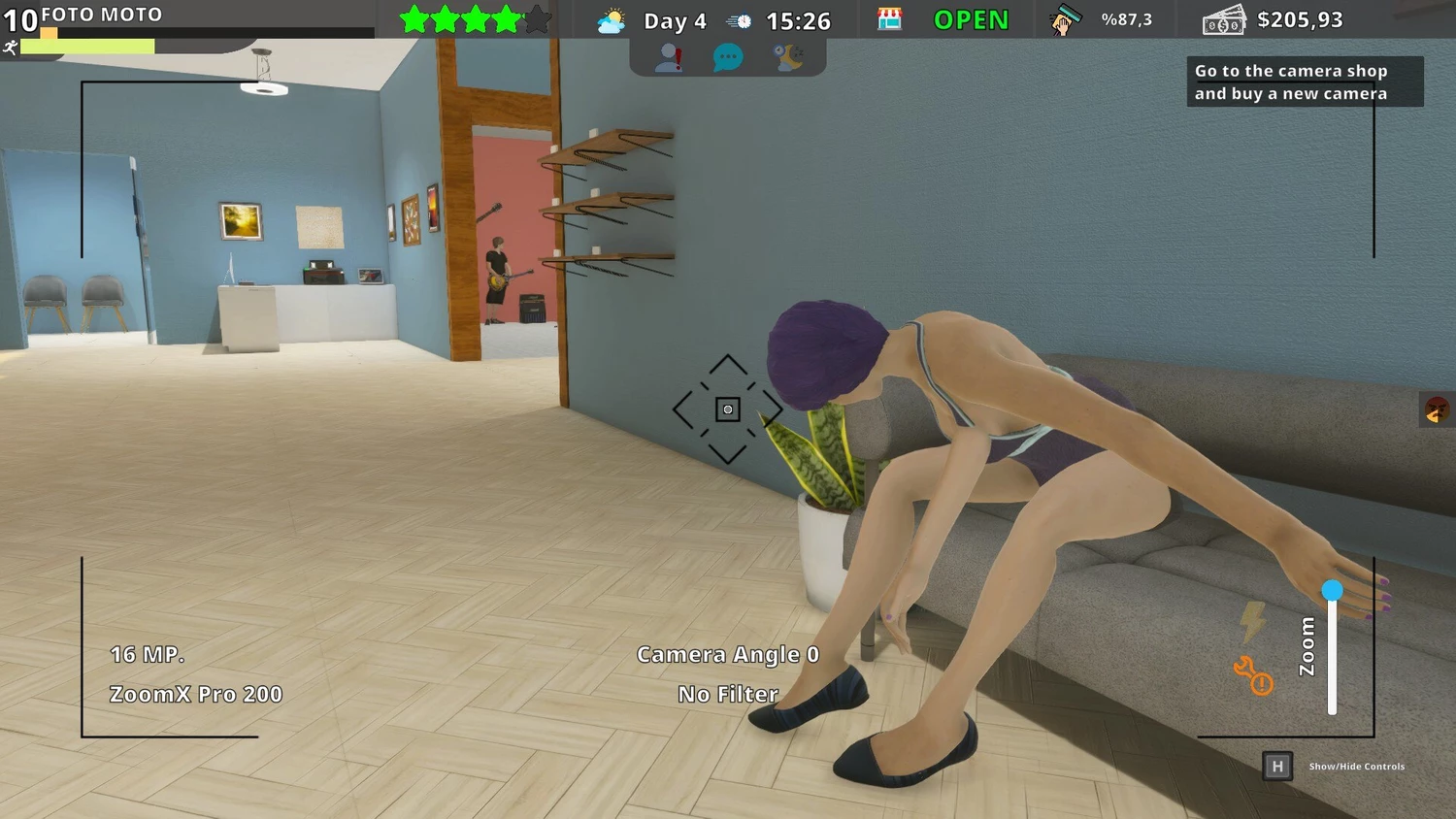Toggle the shop OPEN status
This screenshot has width=1456, height=819.
point(971,20)
